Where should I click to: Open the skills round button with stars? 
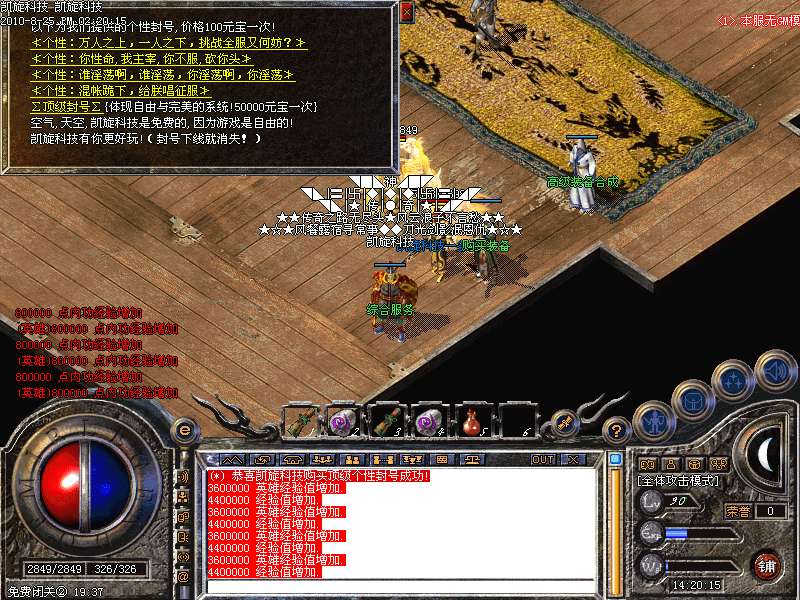coord(735,379)
